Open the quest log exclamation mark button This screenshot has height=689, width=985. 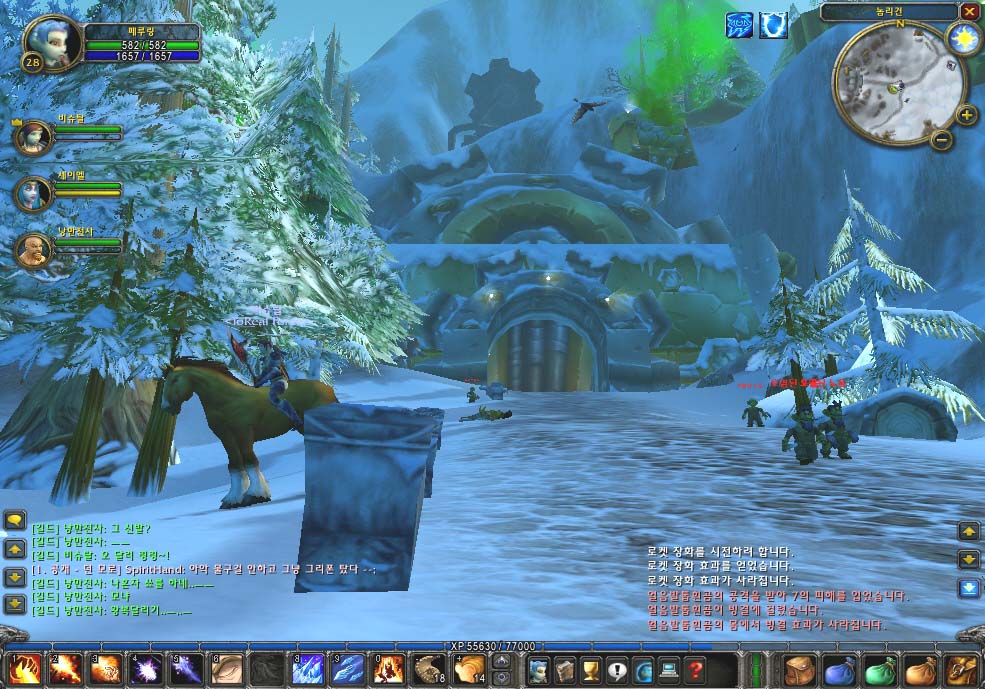click(x=617, y=669)
